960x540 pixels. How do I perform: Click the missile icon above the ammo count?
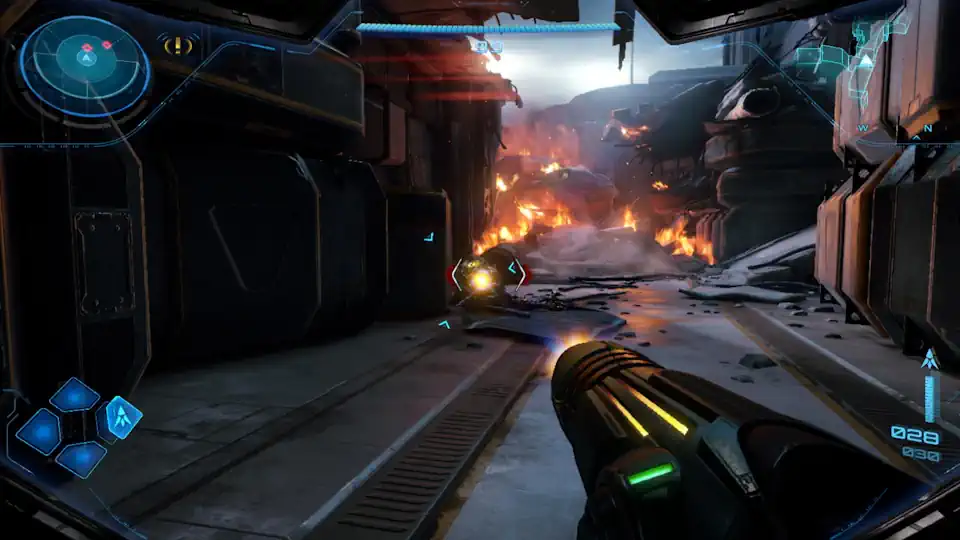click(x=929, y=359)
